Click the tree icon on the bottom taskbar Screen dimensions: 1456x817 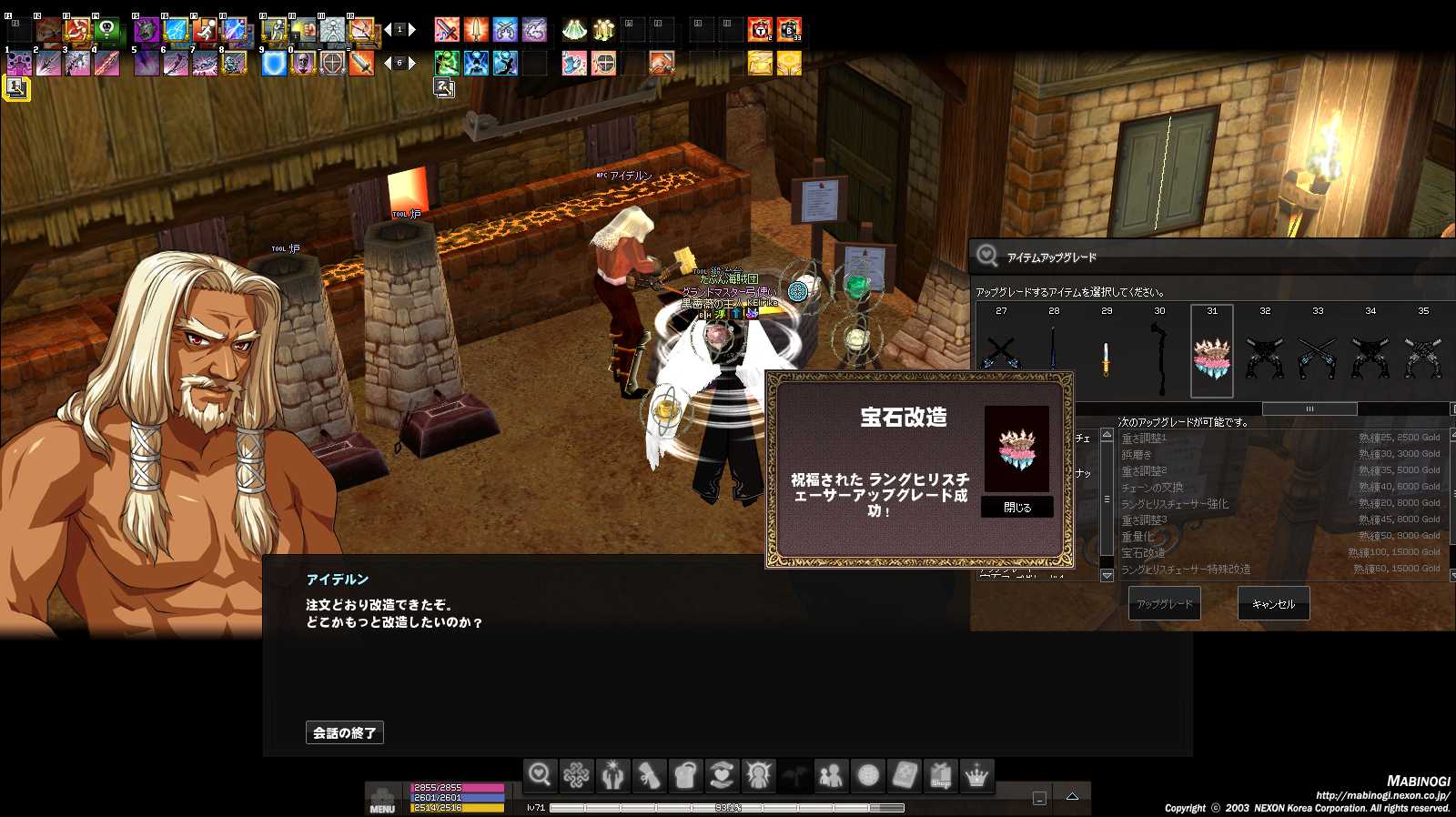tap(795, 774)
